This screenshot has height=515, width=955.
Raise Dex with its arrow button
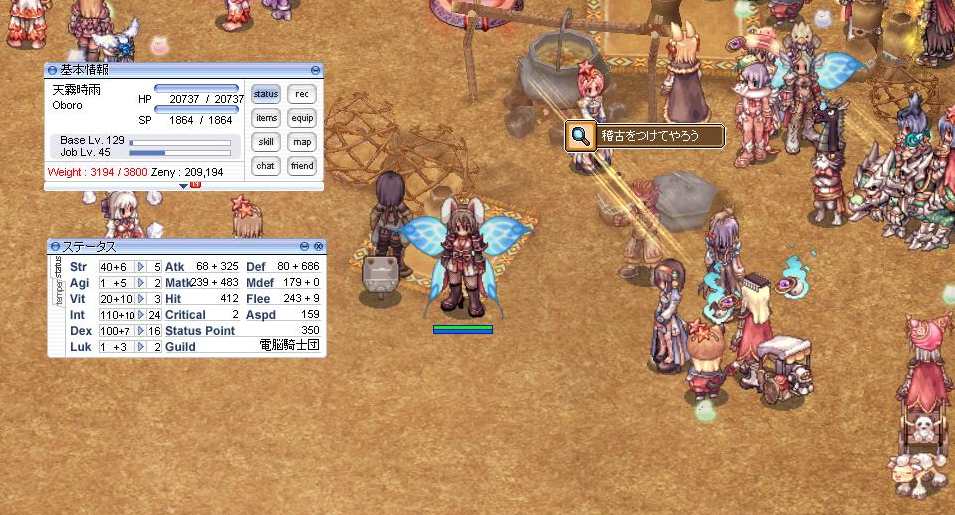[x=141, y=331]
